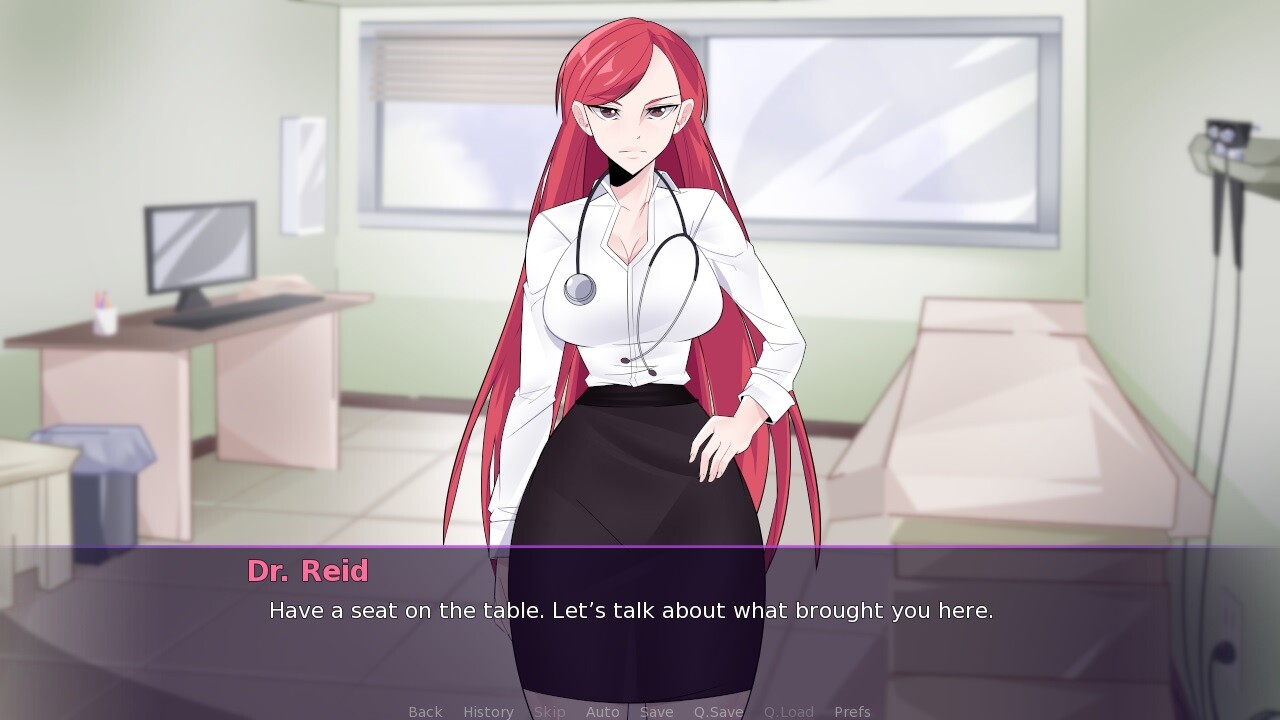Click Auto to start auto-reading
This screenshot has width=1280, height=720.
click(x=603, y=711)
